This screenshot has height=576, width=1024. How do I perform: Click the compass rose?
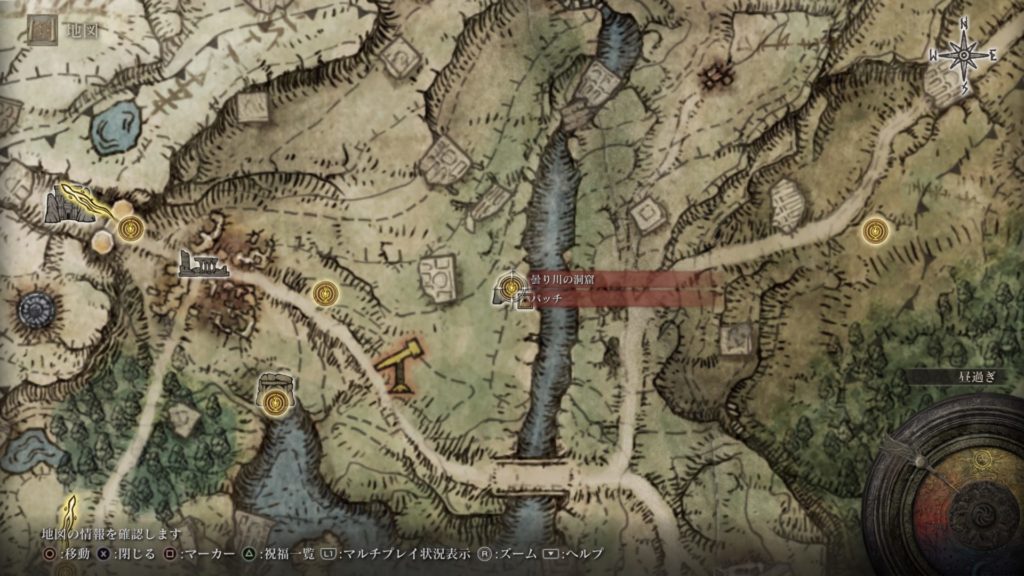click(x=964, y=58)
